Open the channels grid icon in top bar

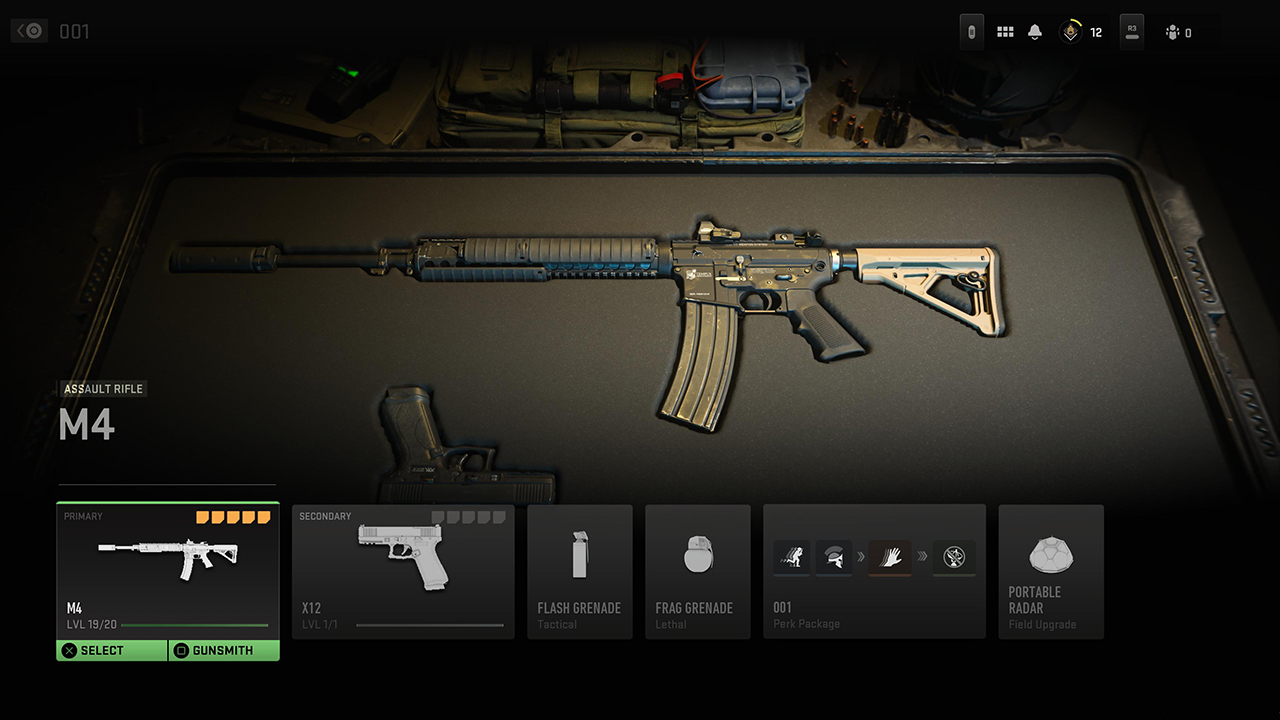[x=1005, y=31]
